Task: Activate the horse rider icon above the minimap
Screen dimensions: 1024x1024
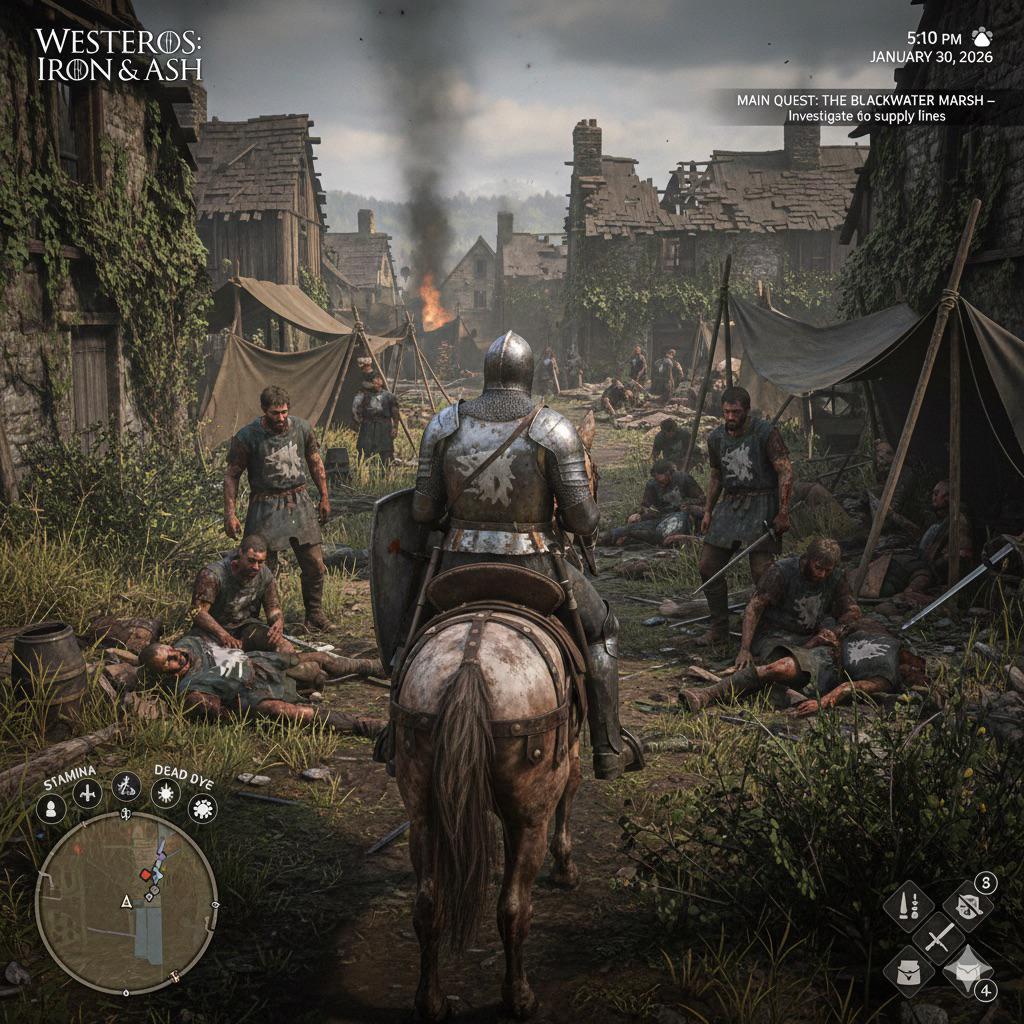Action: click(126, 787)
